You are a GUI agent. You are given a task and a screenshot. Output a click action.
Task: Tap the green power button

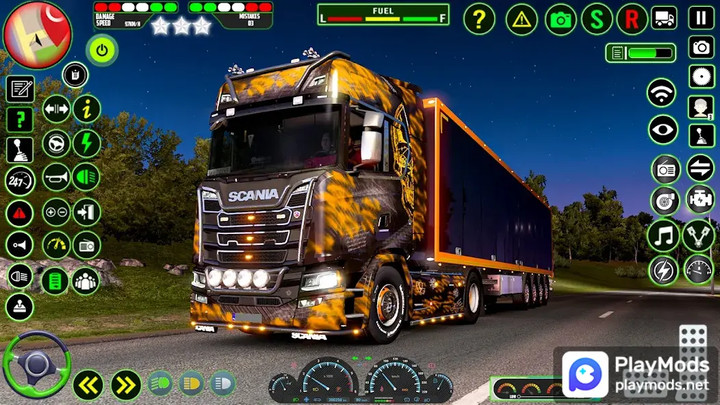[x=101, y=49]
